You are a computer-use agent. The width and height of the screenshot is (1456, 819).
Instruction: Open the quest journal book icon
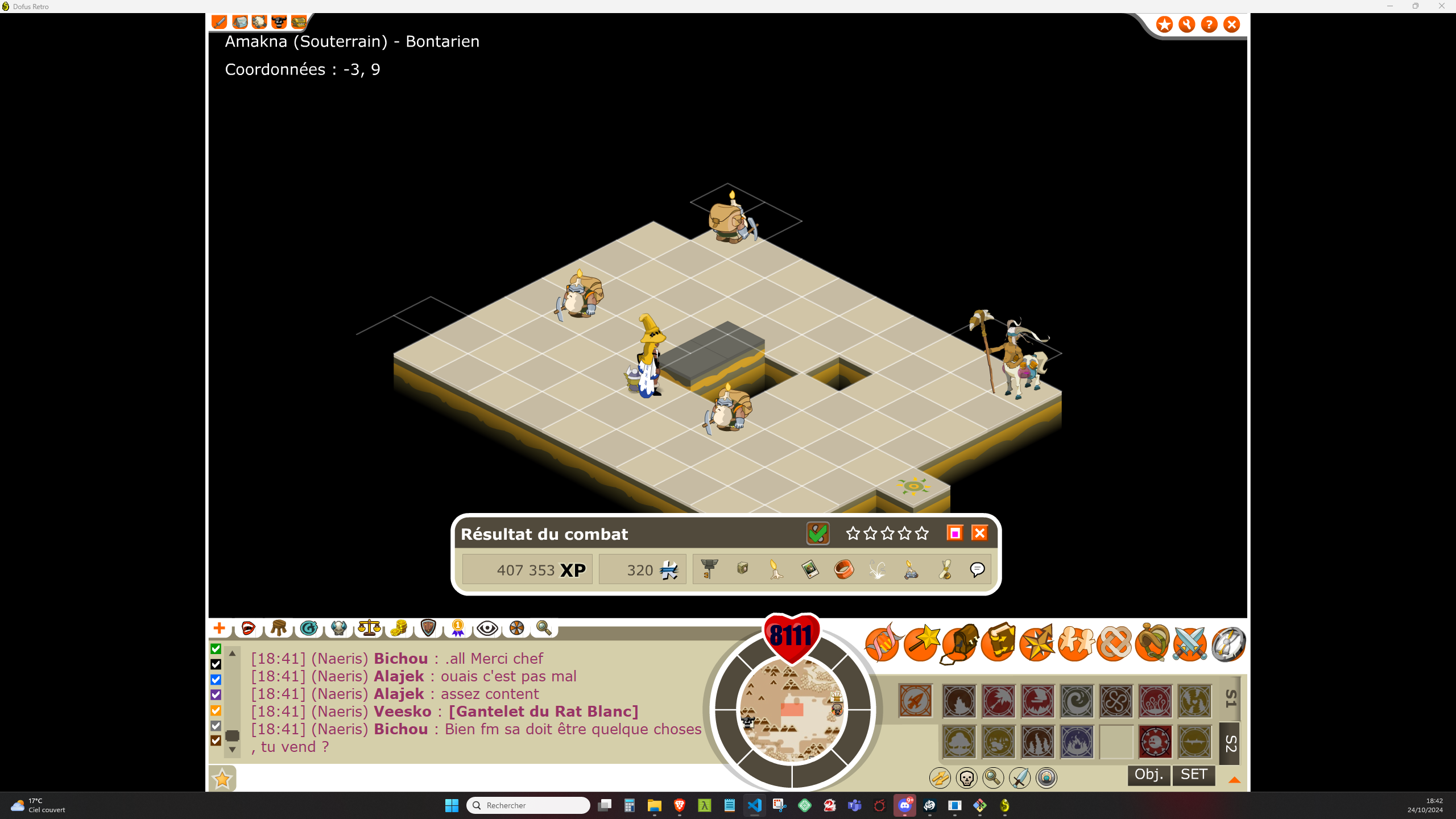(x=999, y=643)
